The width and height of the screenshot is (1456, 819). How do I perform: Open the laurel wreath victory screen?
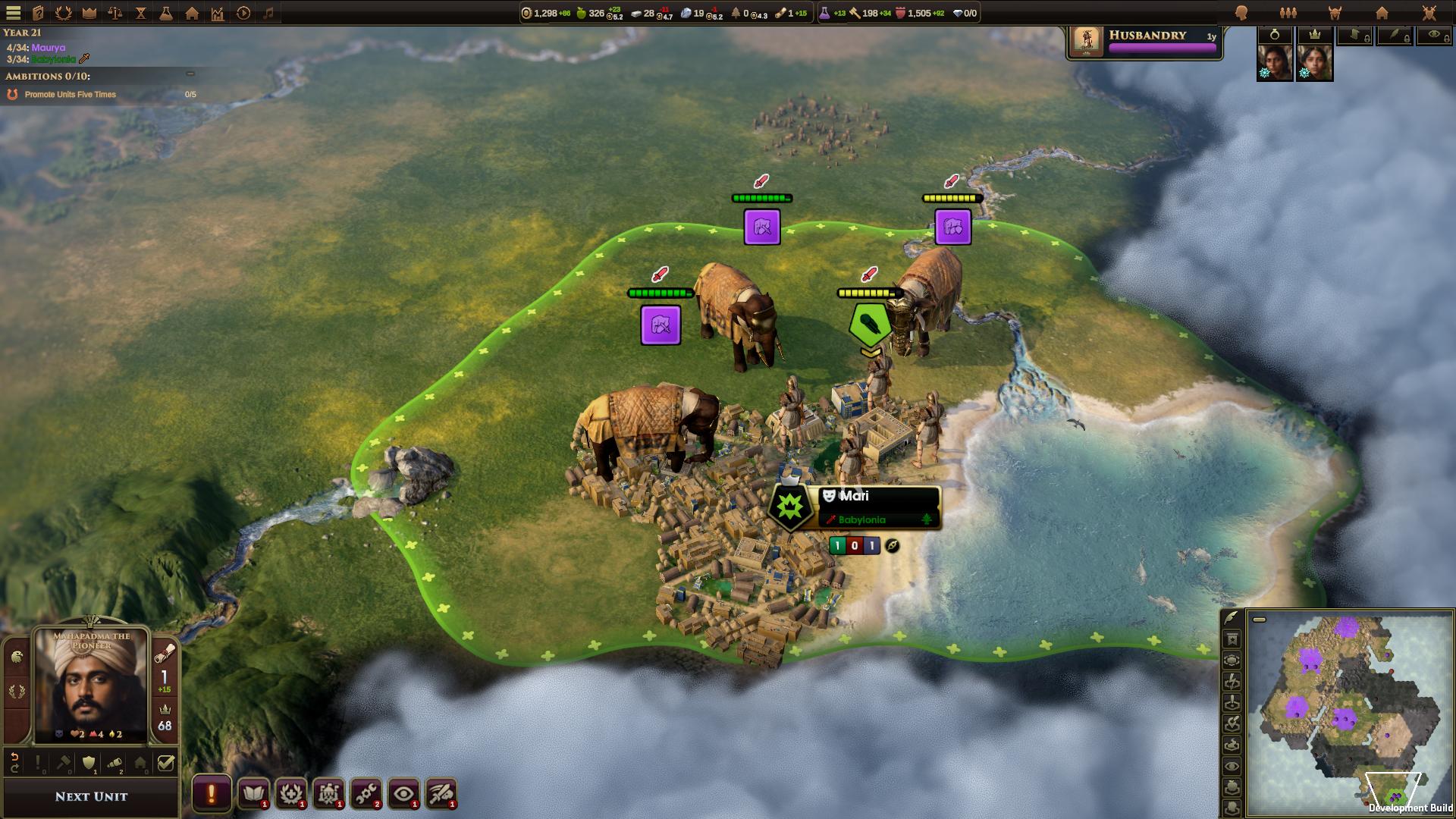point(64,13)
